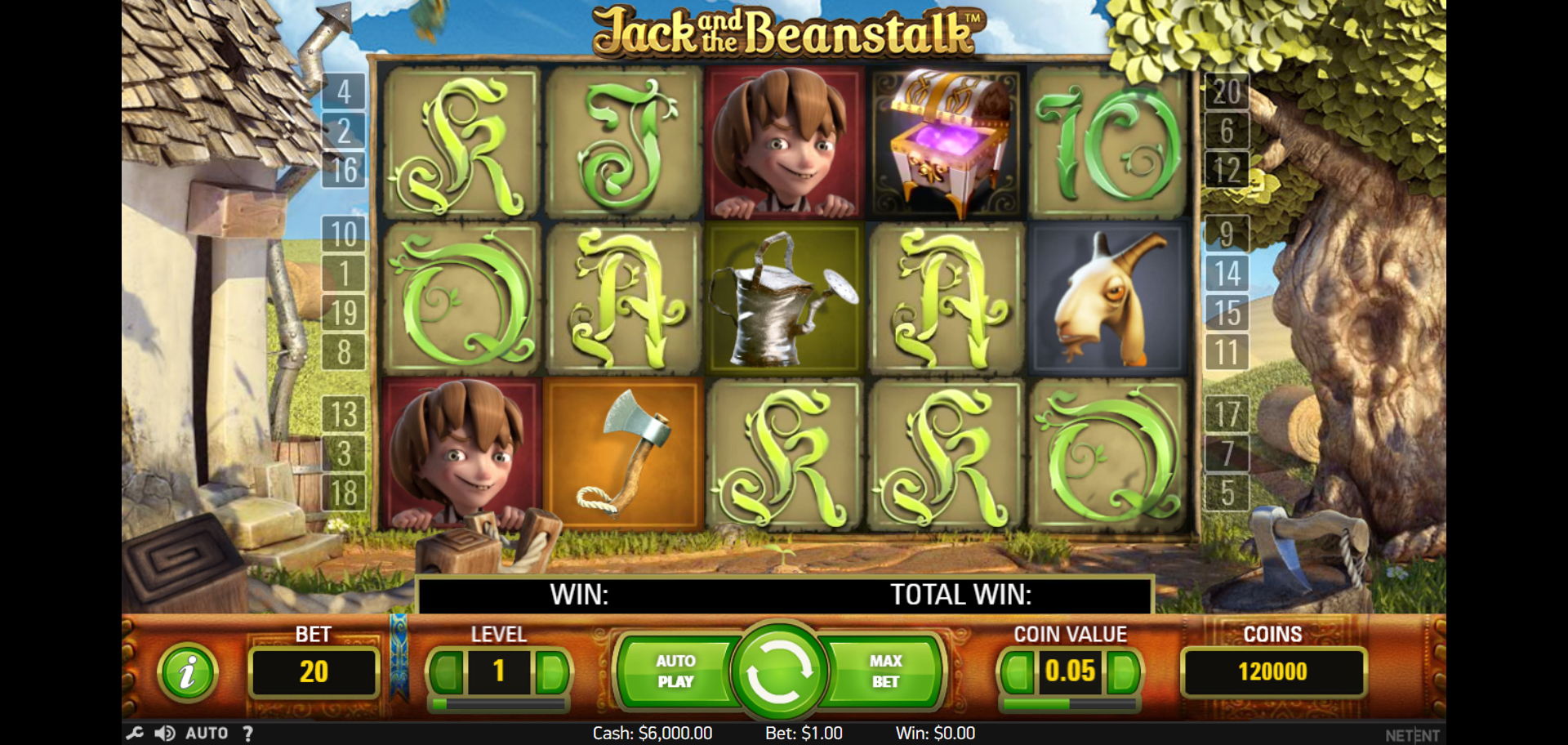1568x745 pixels.
Task: Raise the coin value
Action: [x=1122, y=672]
